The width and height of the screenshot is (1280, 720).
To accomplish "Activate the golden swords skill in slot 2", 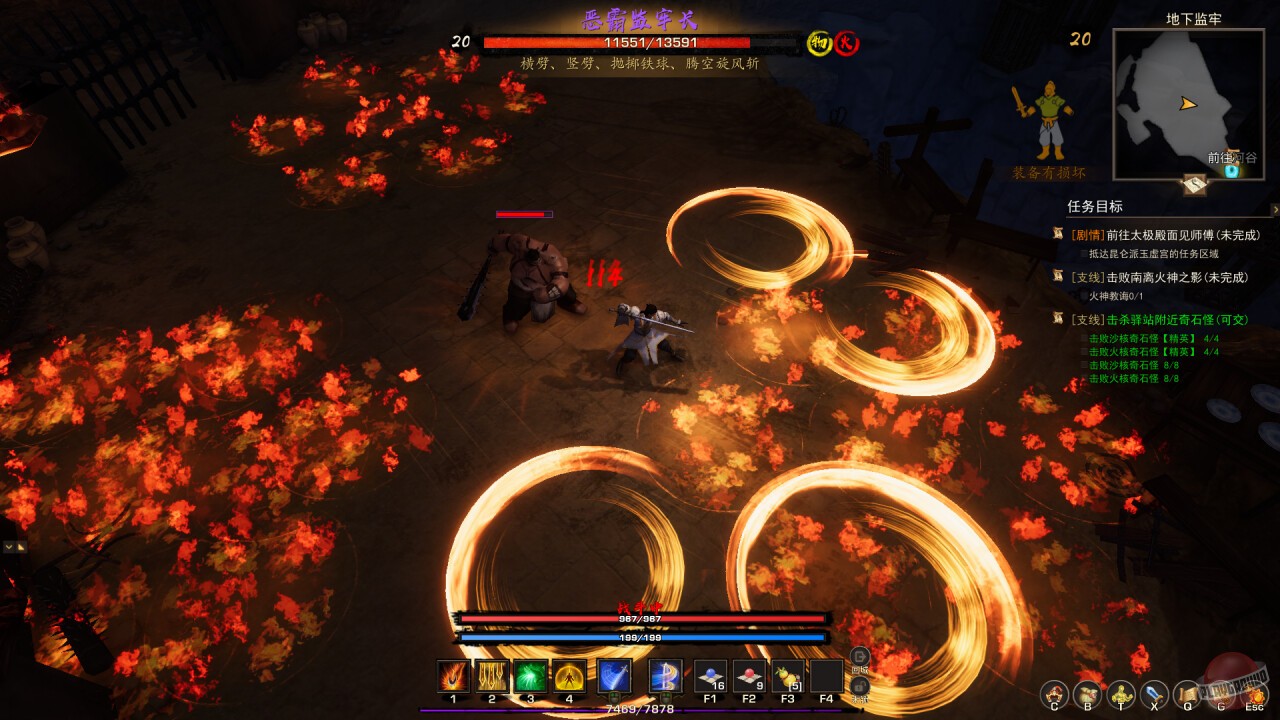I will pyautogui.click(x=492, y=676).
